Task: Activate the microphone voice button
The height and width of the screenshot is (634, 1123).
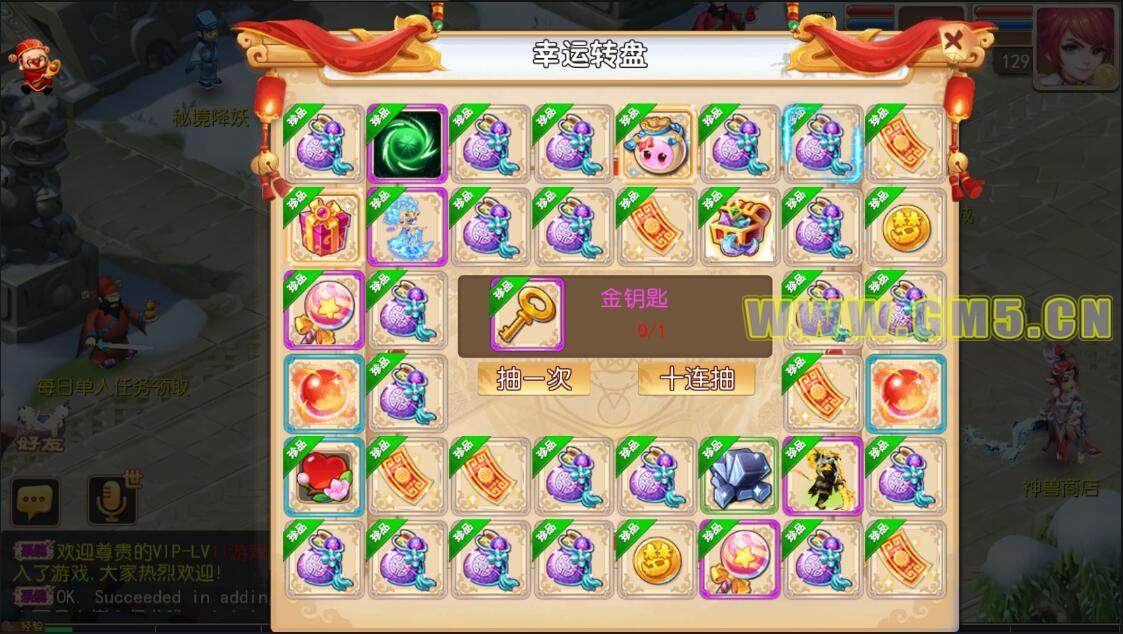Action: pyautogui.click(x=111, y=500)
